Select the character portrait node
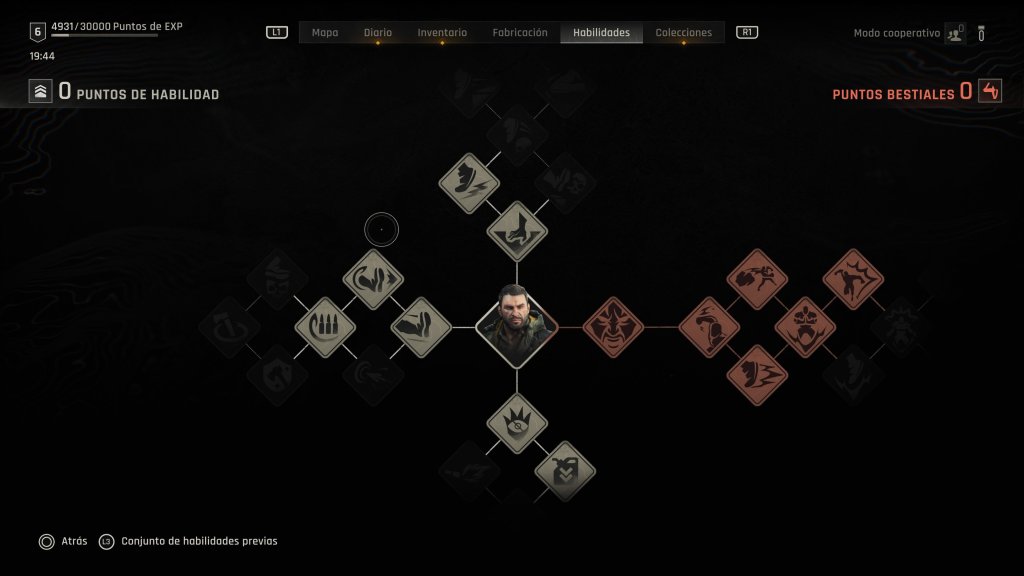Viewport: 1024px width, 576px height. pyautogui.click(x=517, y=327)
